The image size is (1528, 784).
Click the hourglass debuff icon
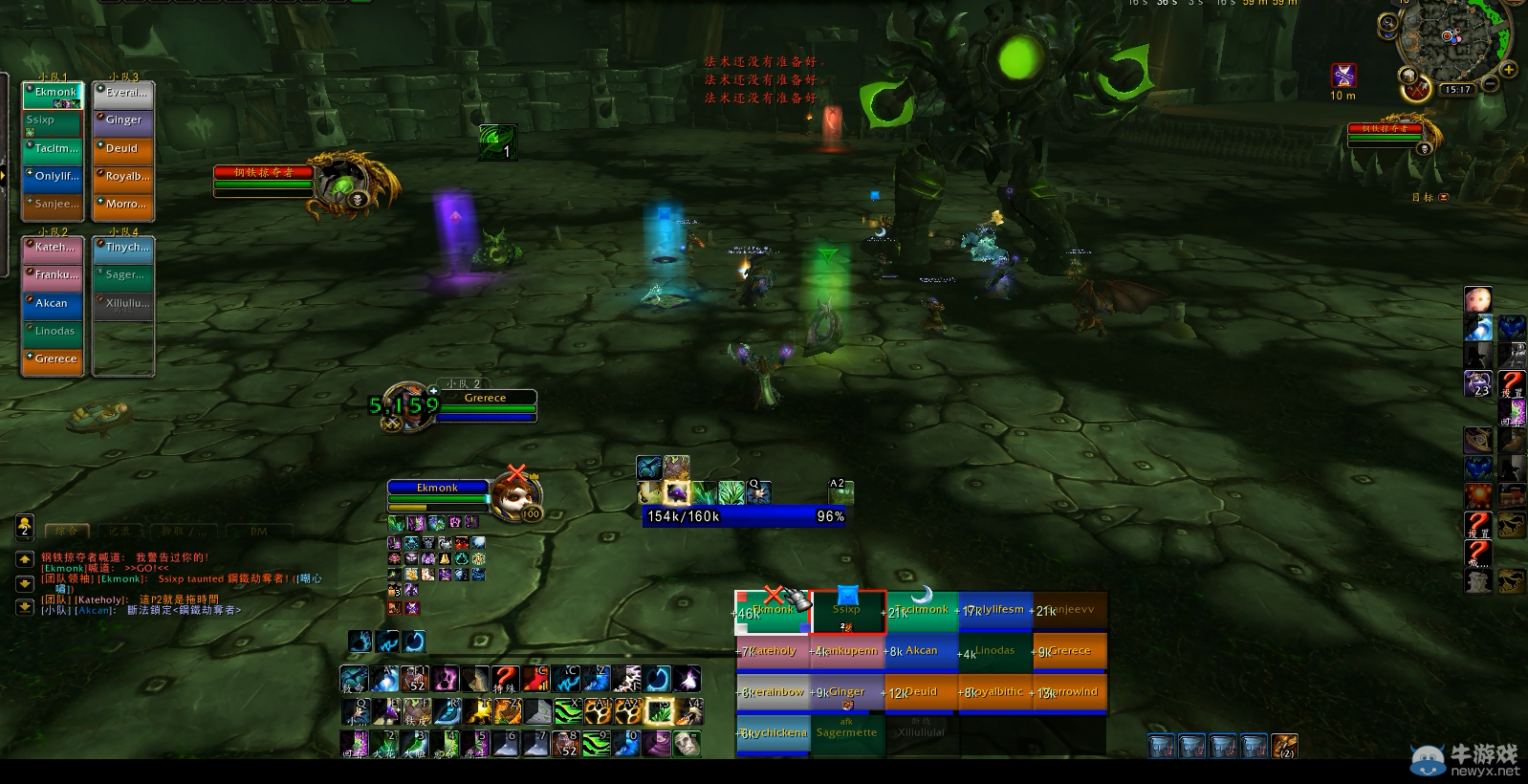coord(1343,76)
